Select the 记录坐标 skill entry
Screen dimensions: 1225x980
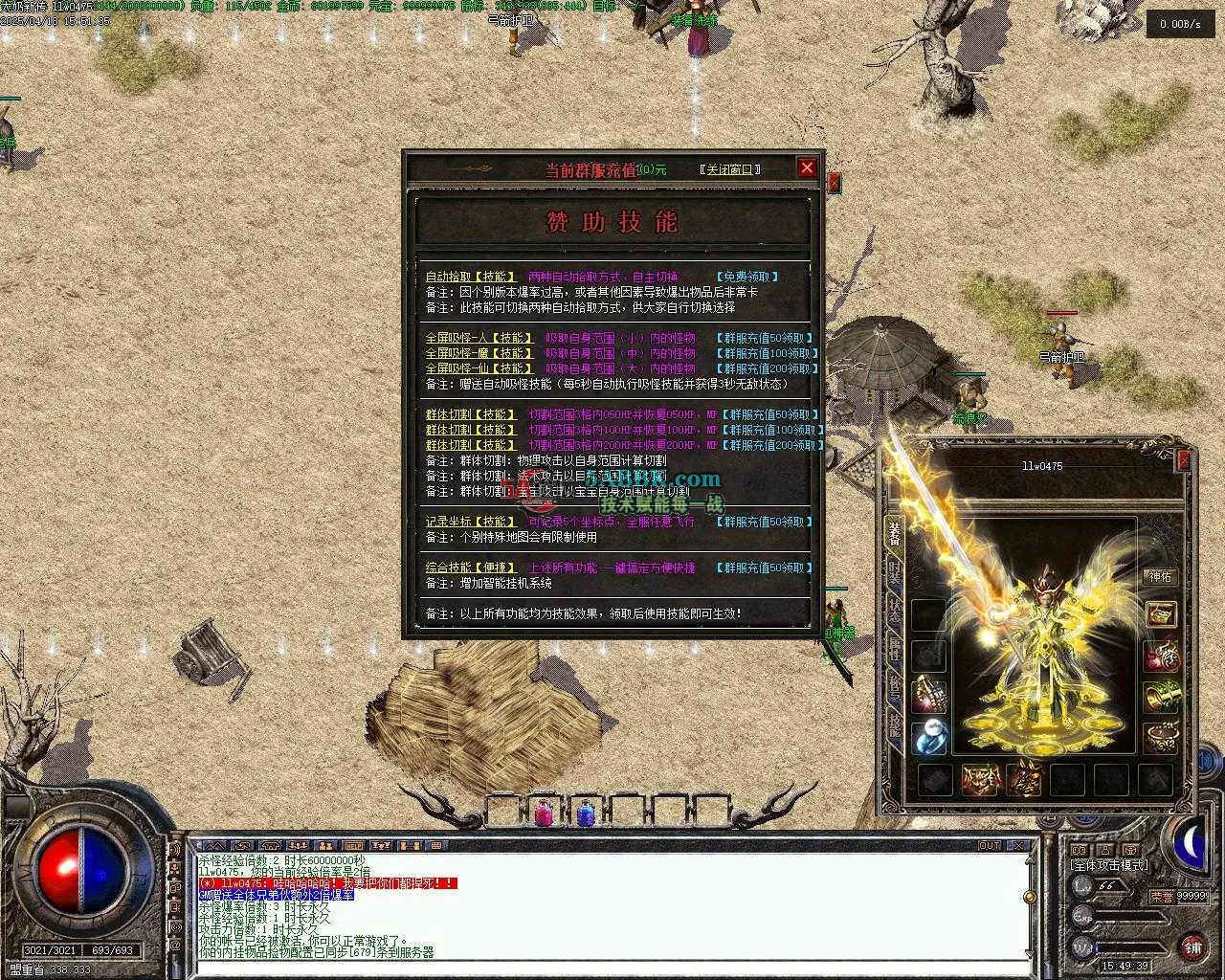pos(471,522)
